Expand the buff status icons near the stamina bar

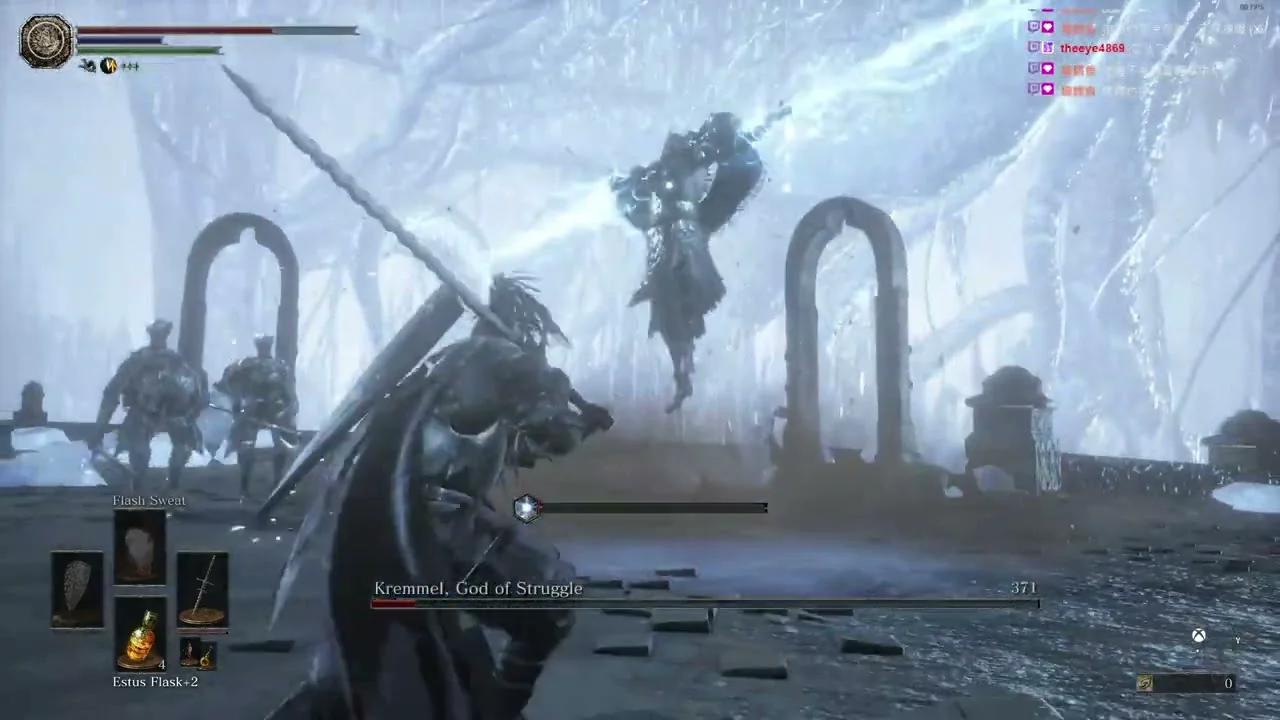click(108, 65)
